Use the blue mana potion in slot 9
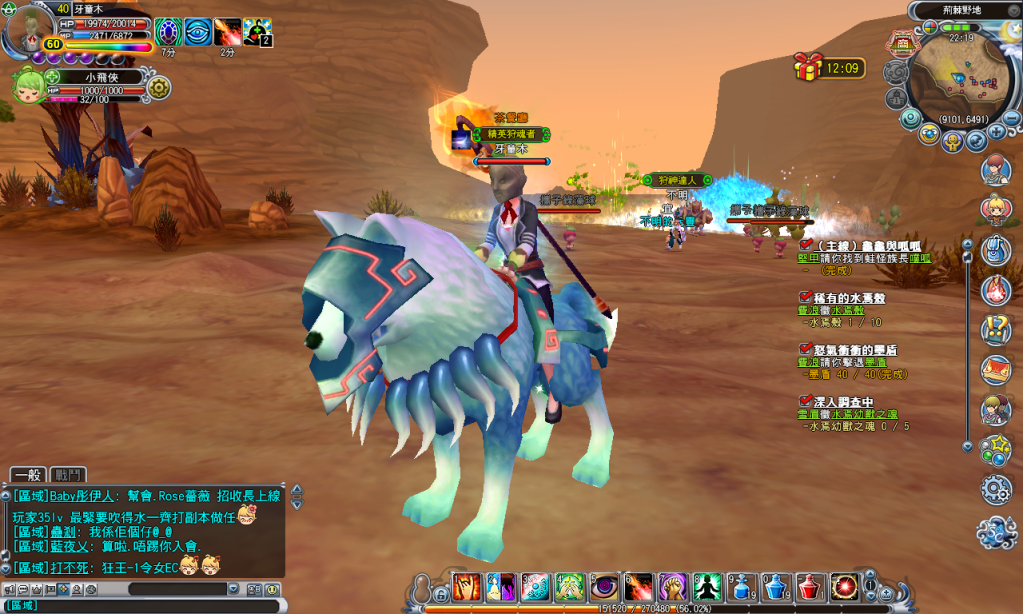1023x614 pixels. coord(742,586)
